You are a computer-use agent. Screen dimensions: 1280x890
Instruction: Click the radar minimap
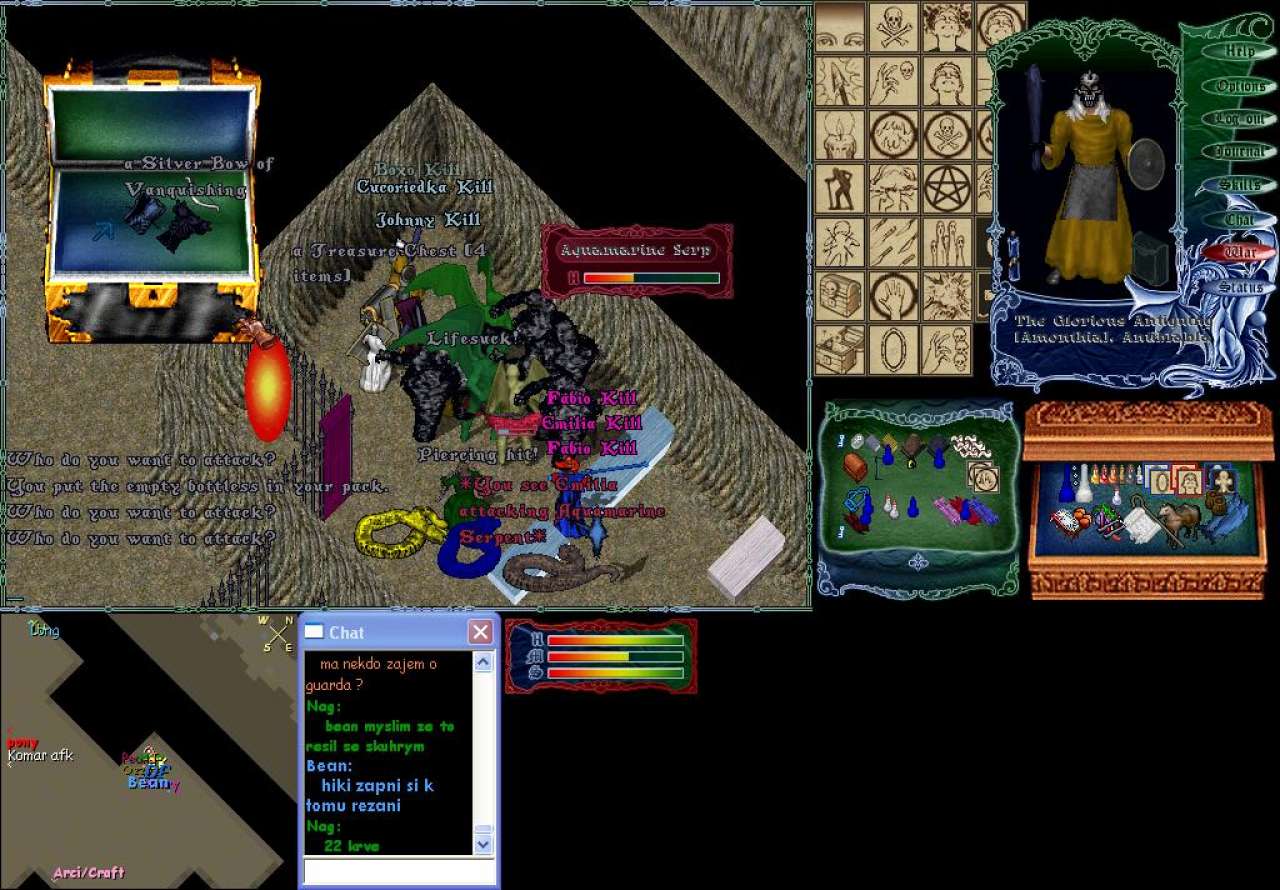tap(150, 750)
